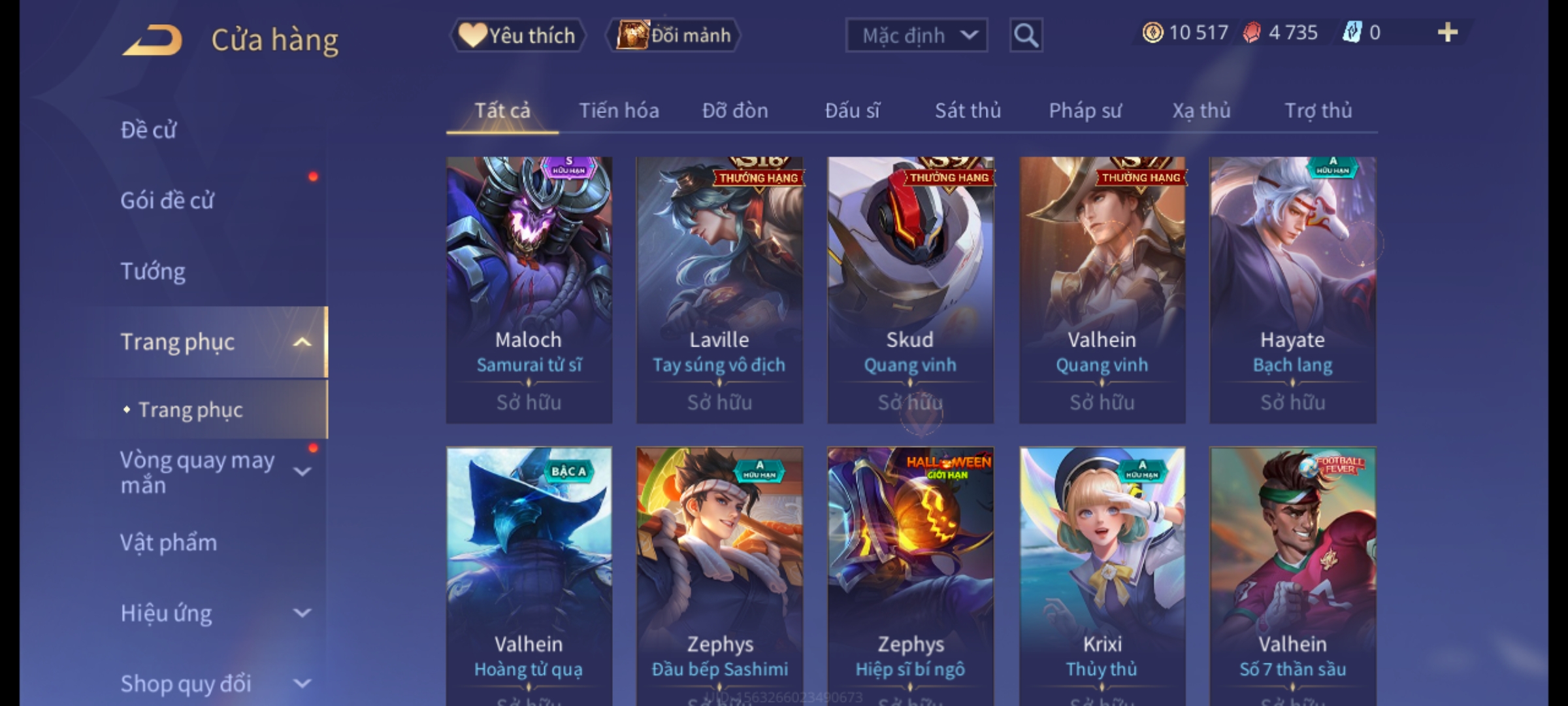Click the magnifying glass search button
The height and width of the screenshot is (706, 1568).
pyautogui.click(x=1026, y=35)
